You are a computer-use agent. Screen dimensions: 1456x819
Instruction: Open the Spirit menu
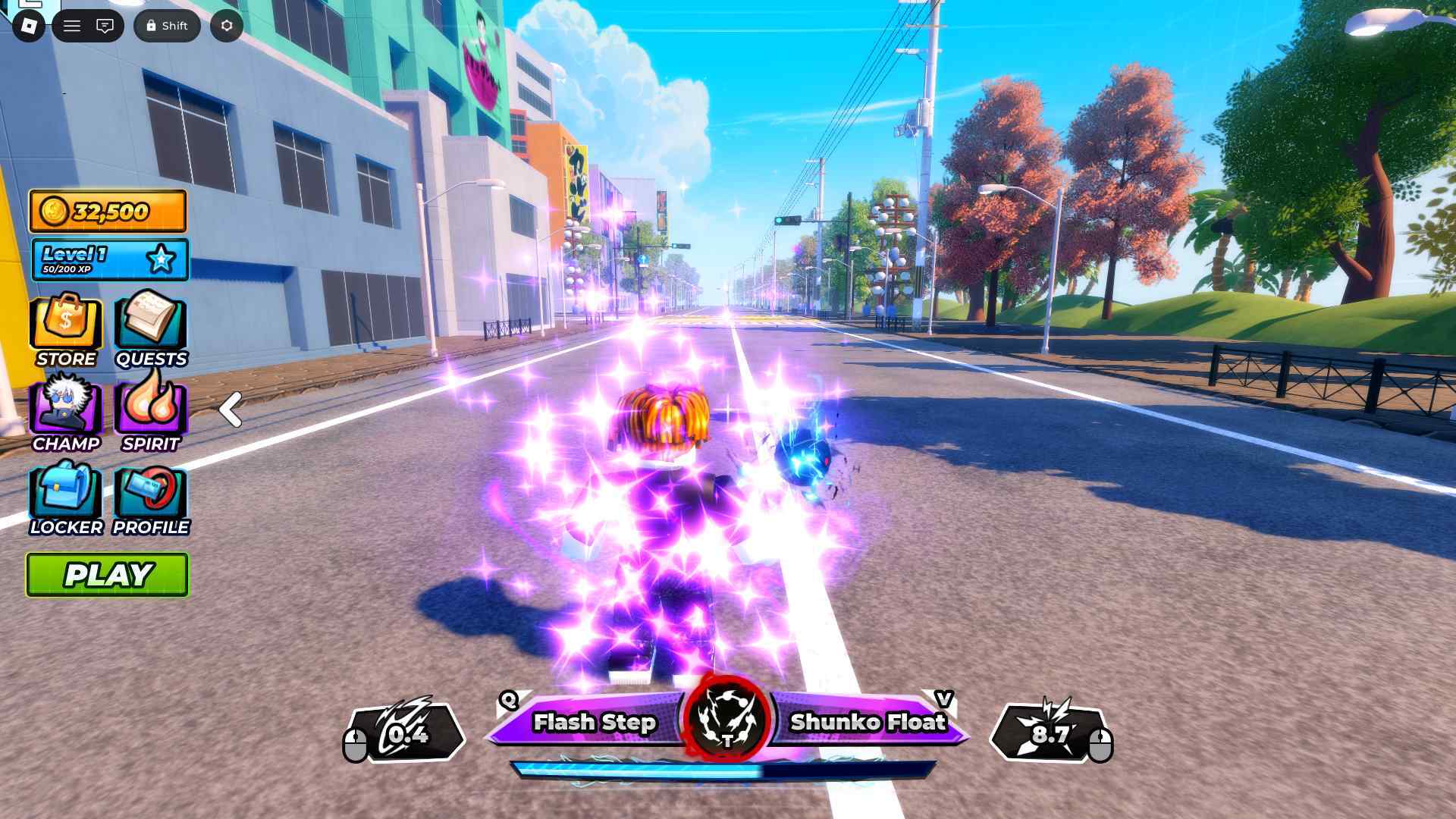click(x=150, y=414)
